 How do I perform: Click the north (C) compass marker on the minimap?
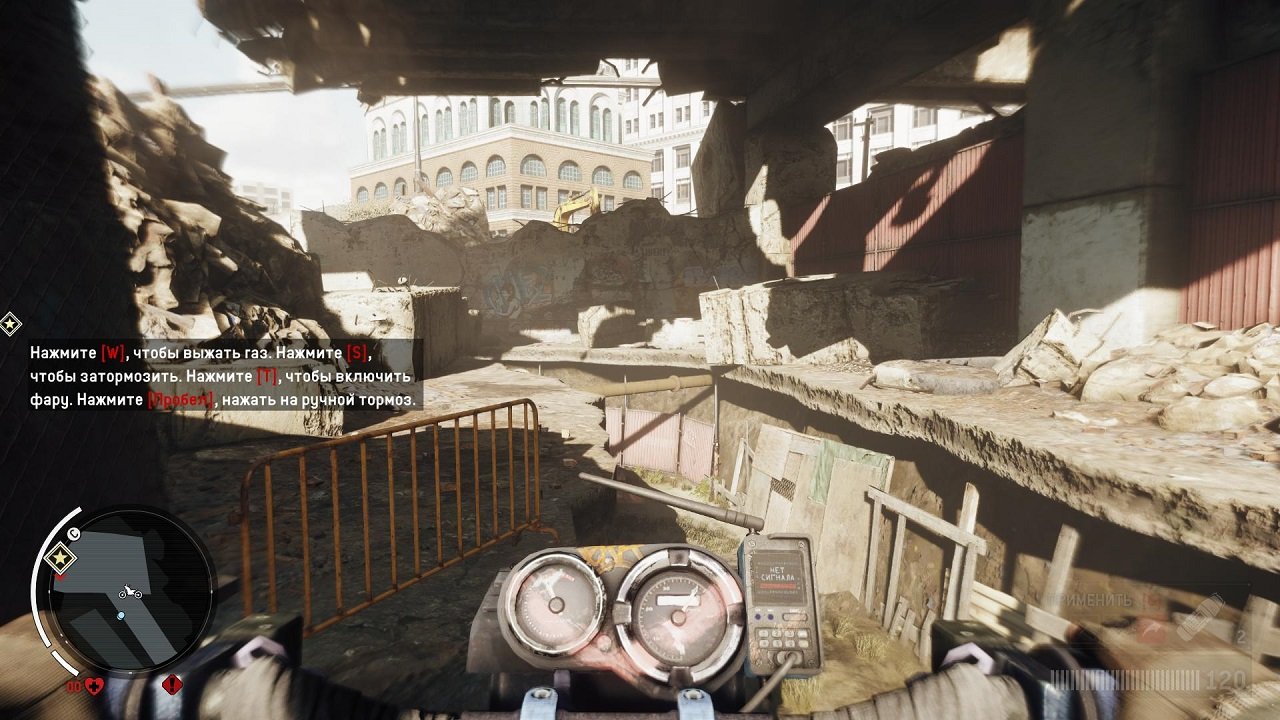click(72, 534)
